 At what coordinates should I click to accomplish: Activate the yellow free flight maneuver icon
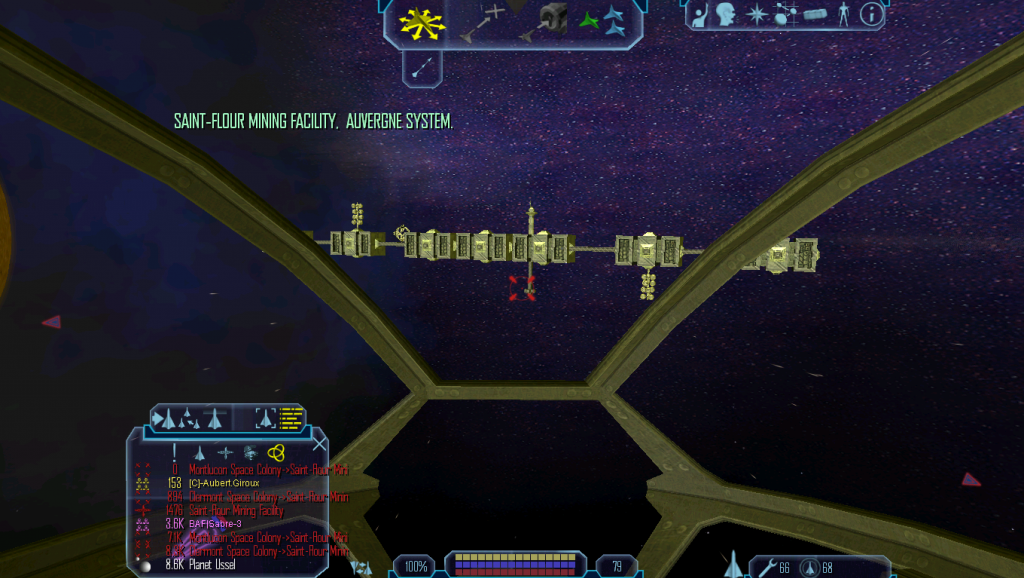[421, 21]
